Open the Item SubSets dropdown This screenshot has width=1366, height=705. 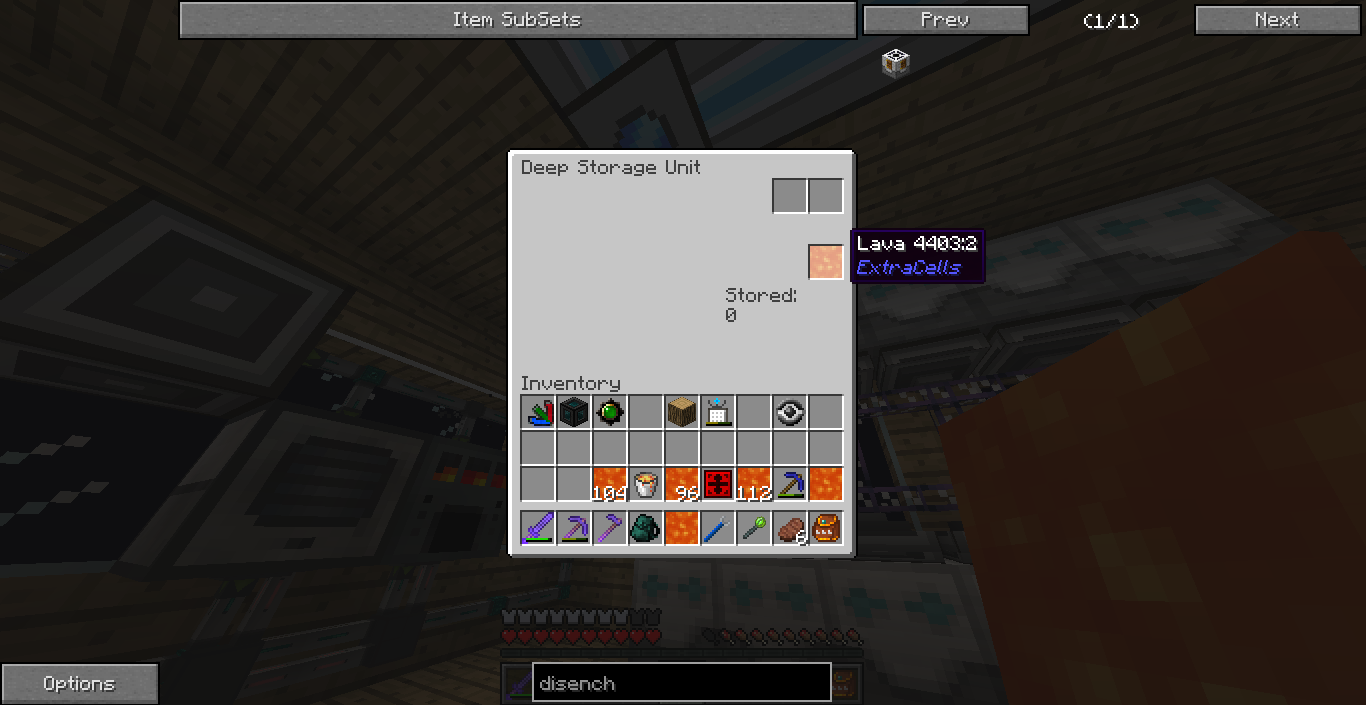[x=517, y=20]
